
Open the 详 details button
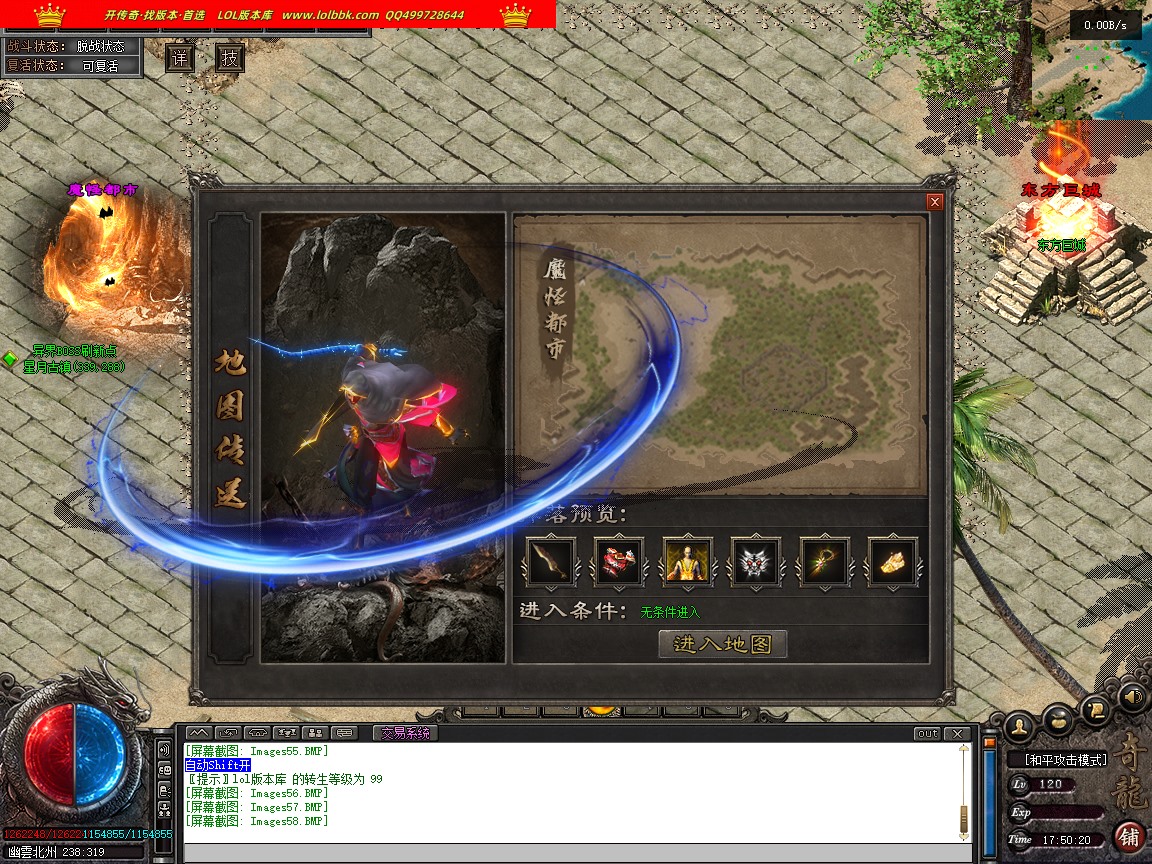(x=179, y=58)
